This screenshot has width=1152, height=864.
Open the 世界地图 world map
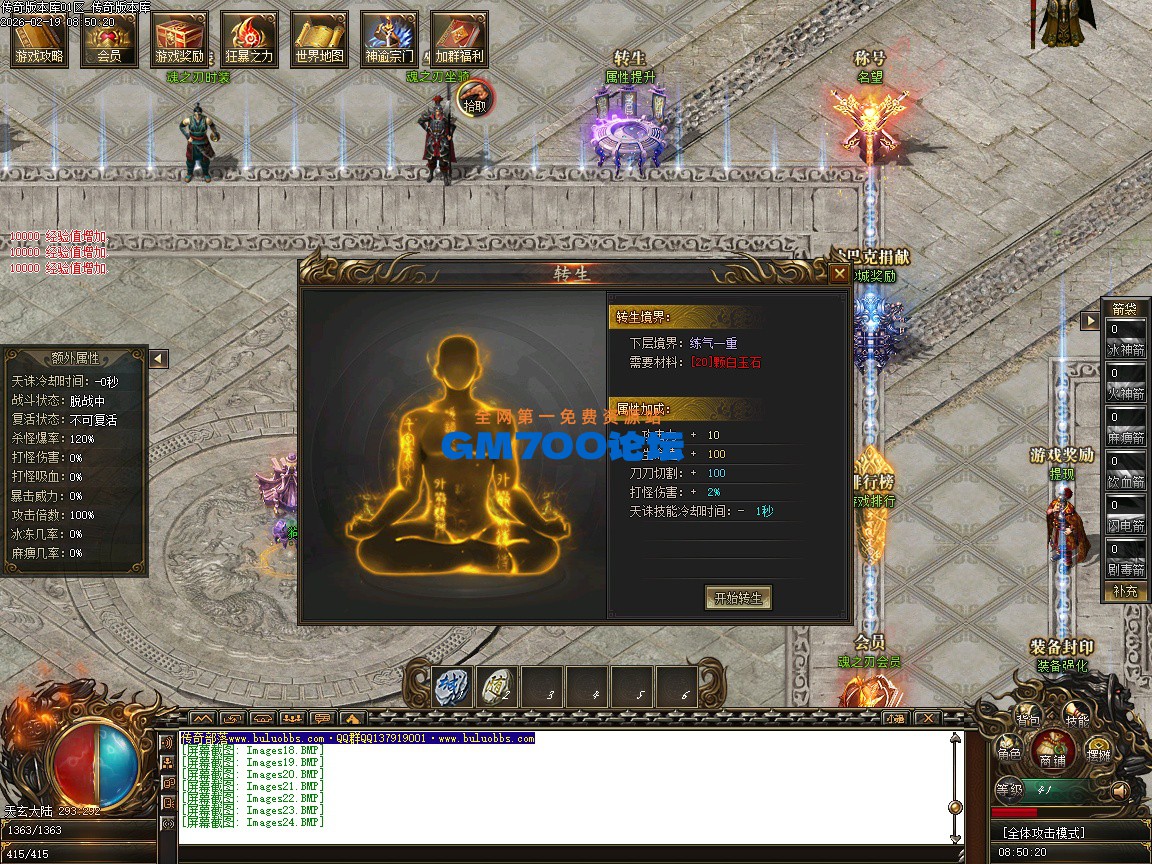[x=320, y=40]
